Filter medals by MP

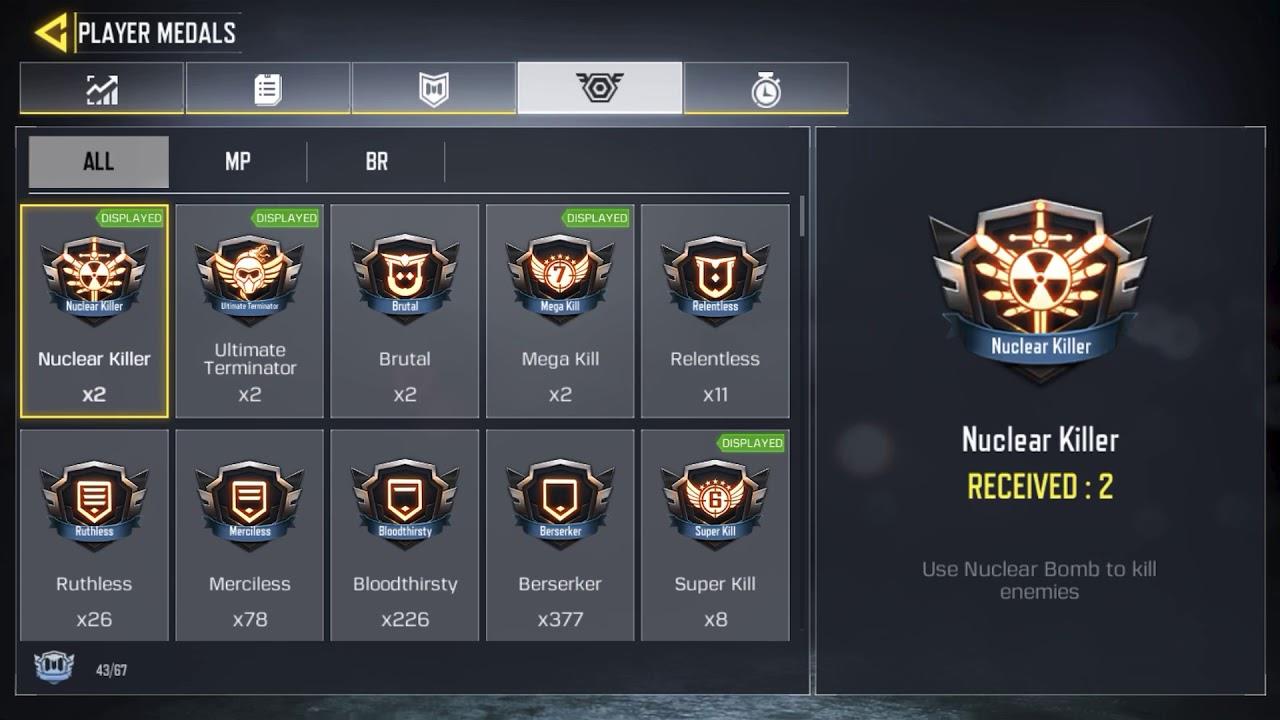[238, 162]
